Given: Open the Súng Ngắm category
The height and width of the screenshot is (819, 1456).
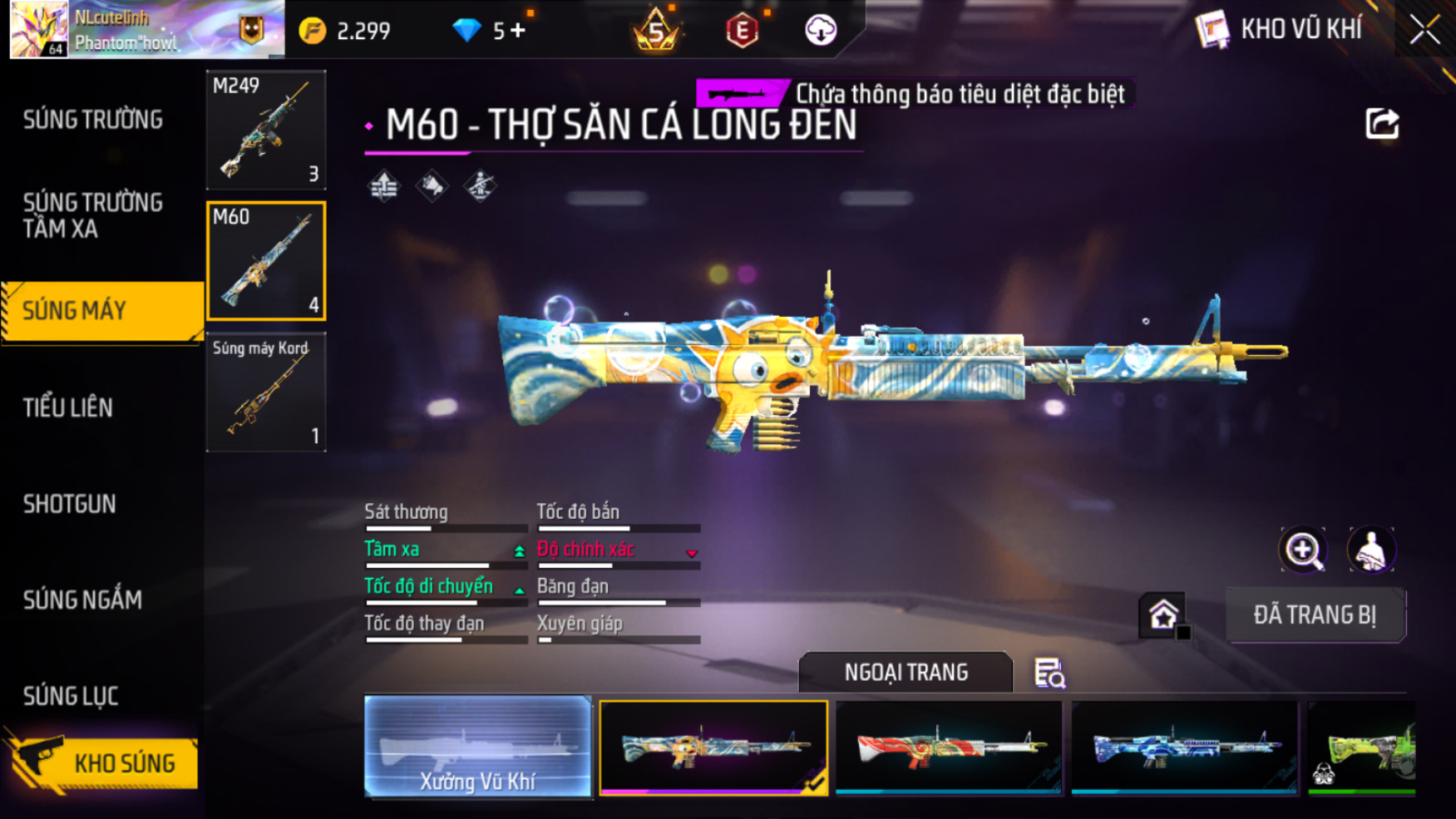Looking at the screenshot, I should click(82, 599).
